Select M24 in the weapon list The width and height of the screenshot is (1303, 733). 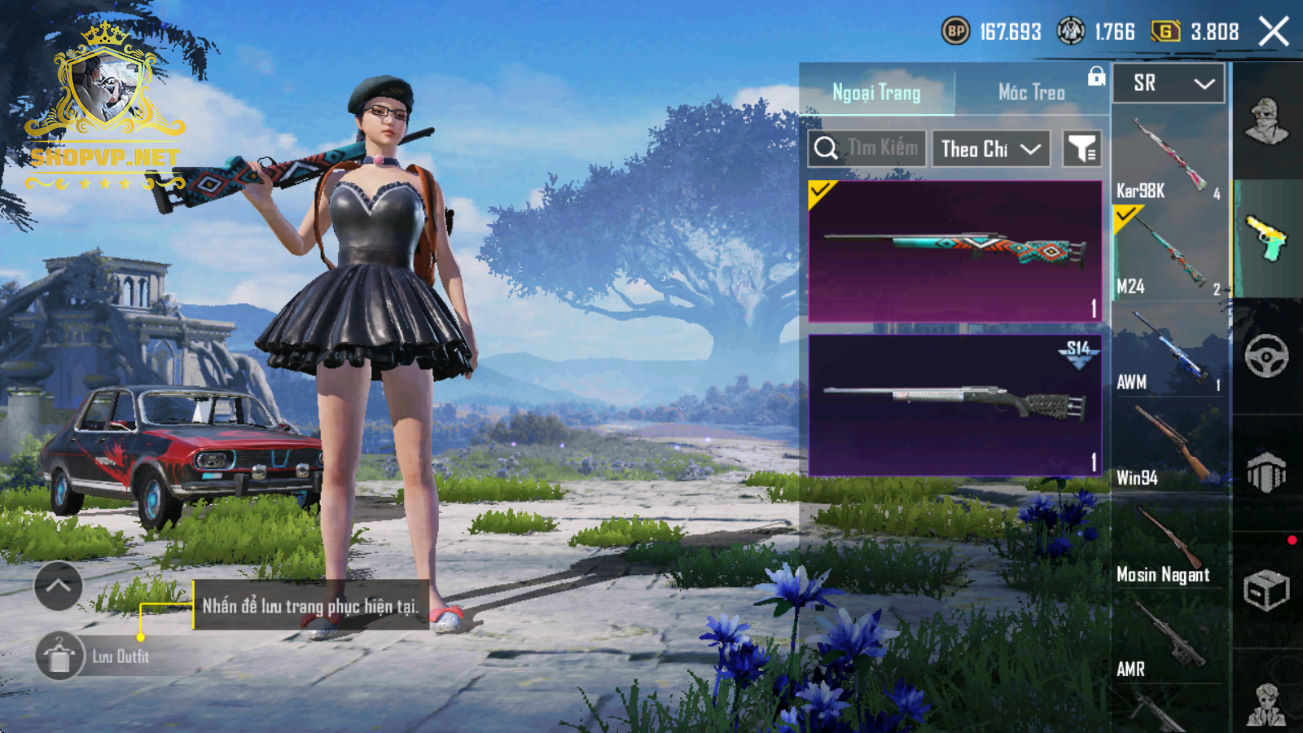1168,252
